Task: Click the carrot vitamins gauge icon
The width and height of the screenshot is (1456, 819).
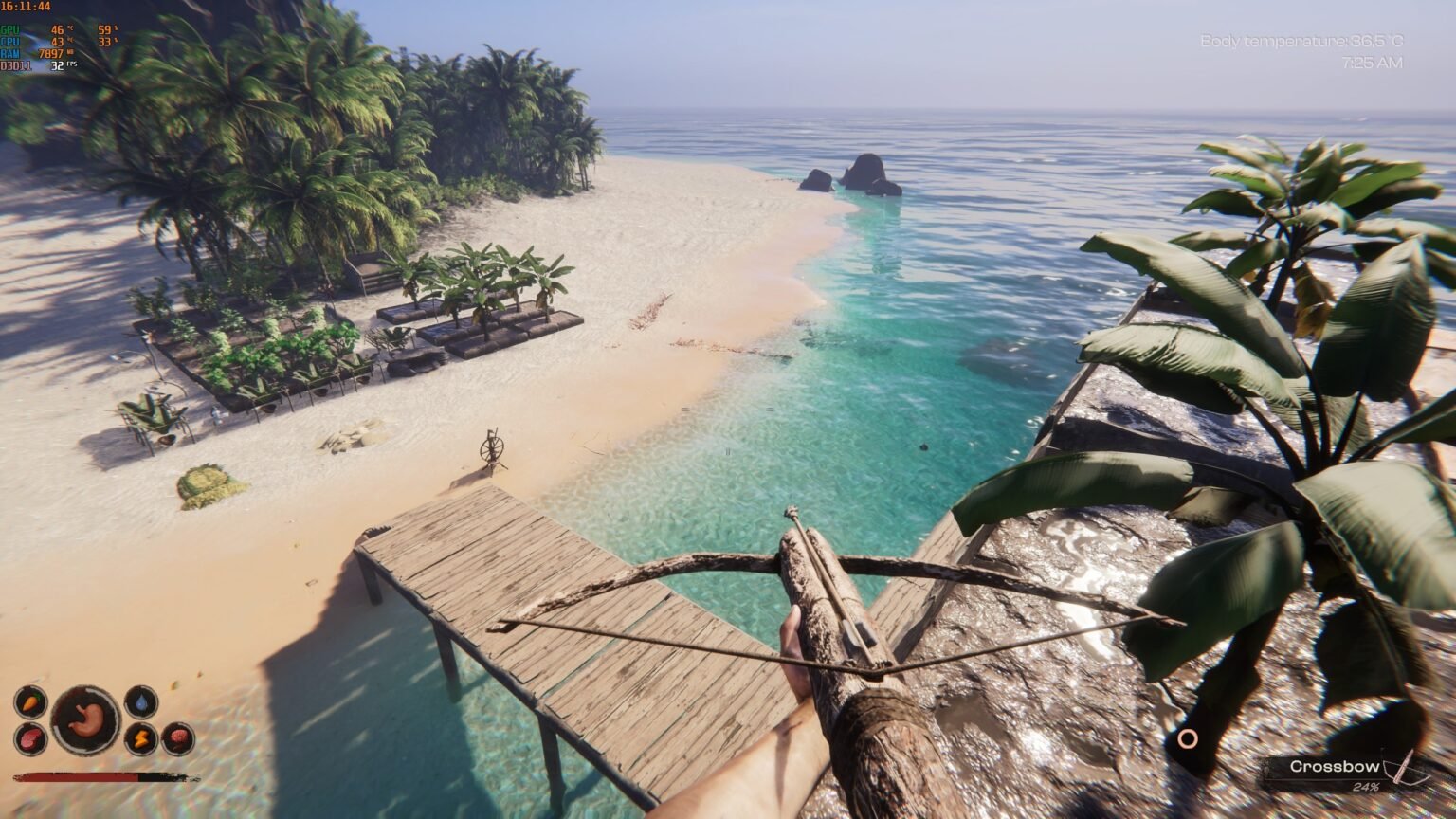Action: pos(31,701)
